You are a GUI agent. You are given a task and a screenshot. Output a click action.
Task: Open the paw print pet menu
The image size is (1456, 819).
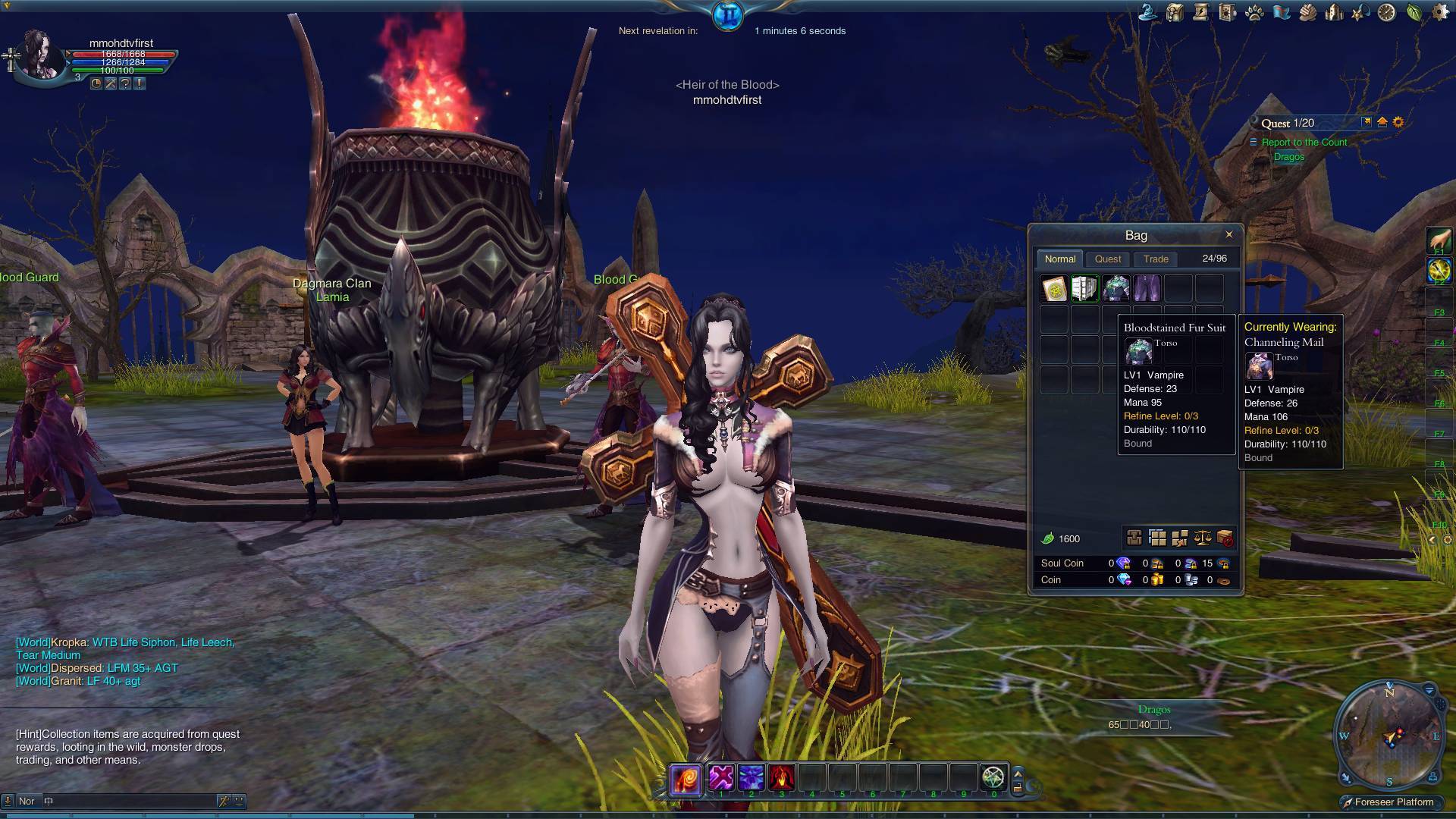1254,13
